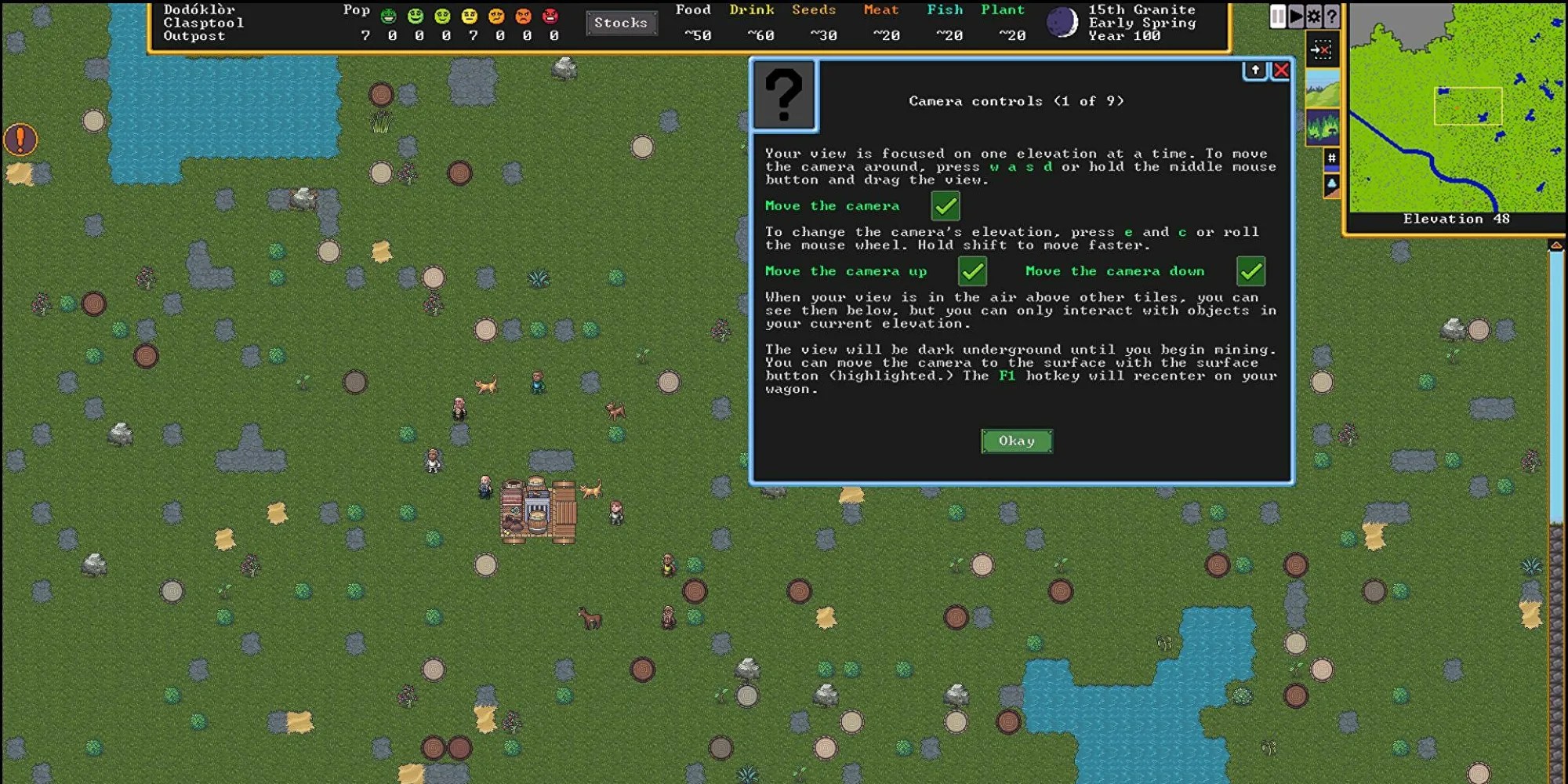Close the camera controls tutorial window

click(x=1281, y=71)
